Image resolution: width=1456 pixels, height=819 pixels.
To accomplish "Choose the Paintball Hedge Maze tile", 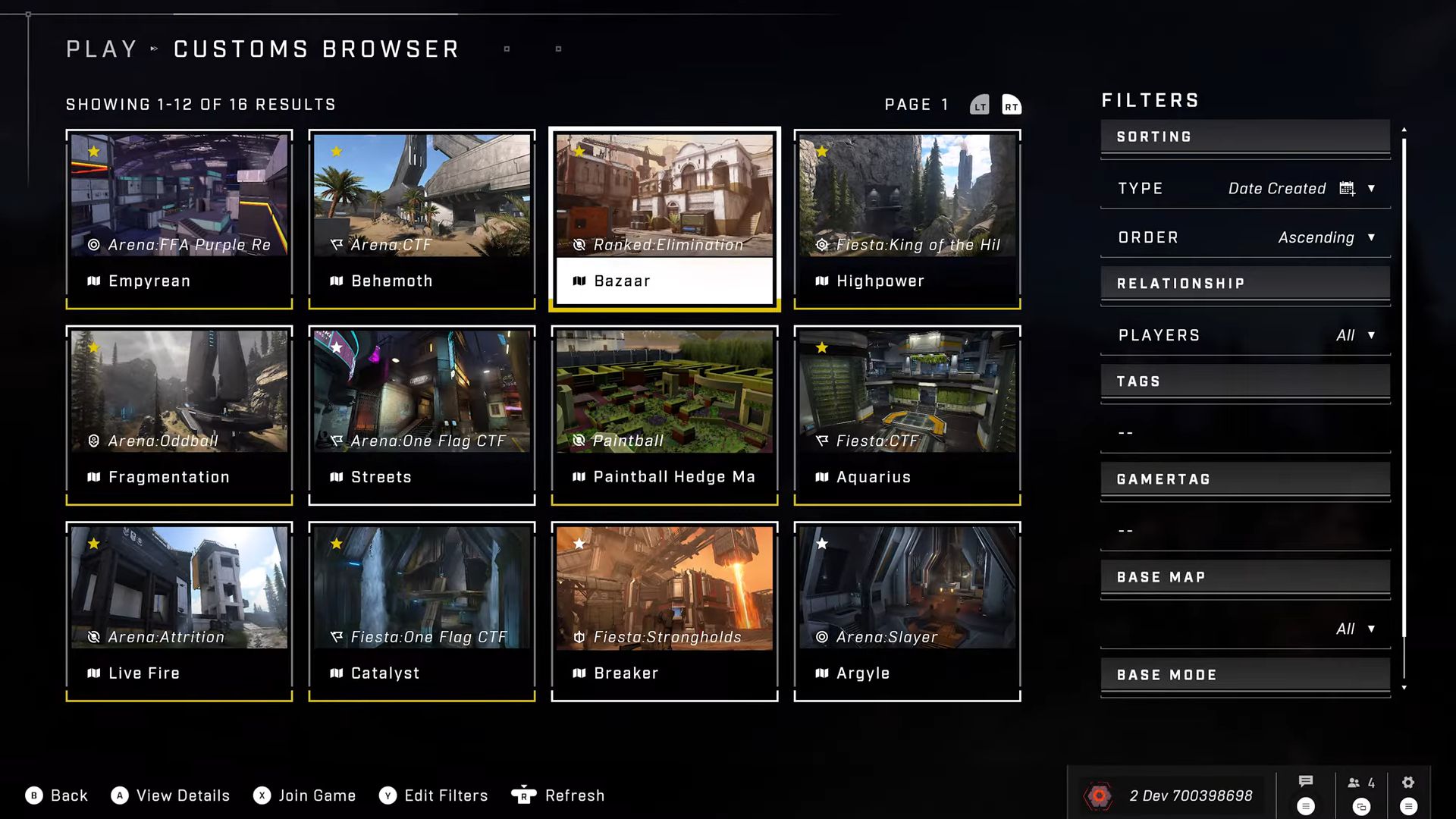I will [664, 415].
